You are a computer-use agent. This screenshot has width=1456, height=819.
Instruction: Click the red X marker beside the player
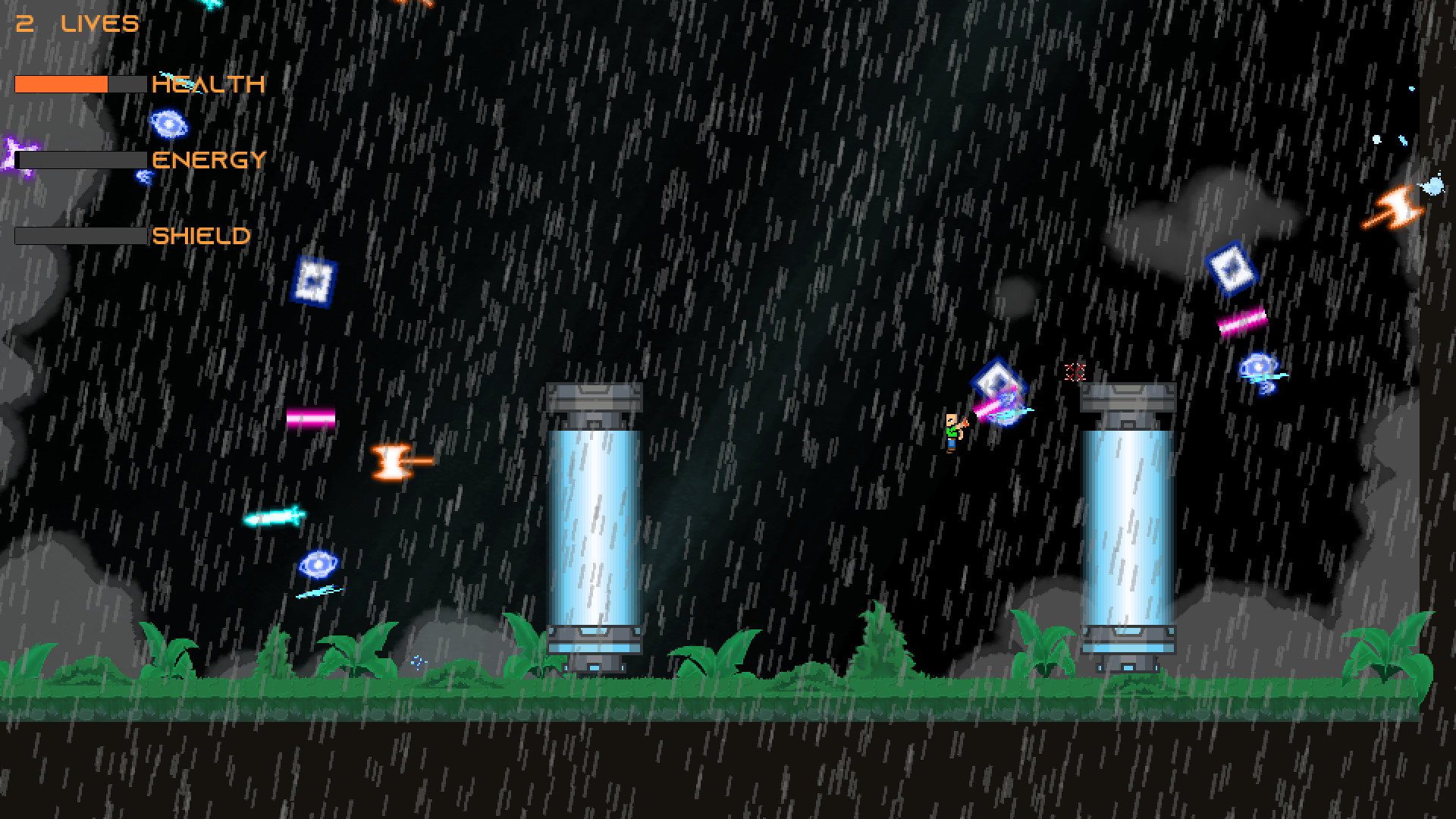pyautogui.click(x=1076, y=372)
